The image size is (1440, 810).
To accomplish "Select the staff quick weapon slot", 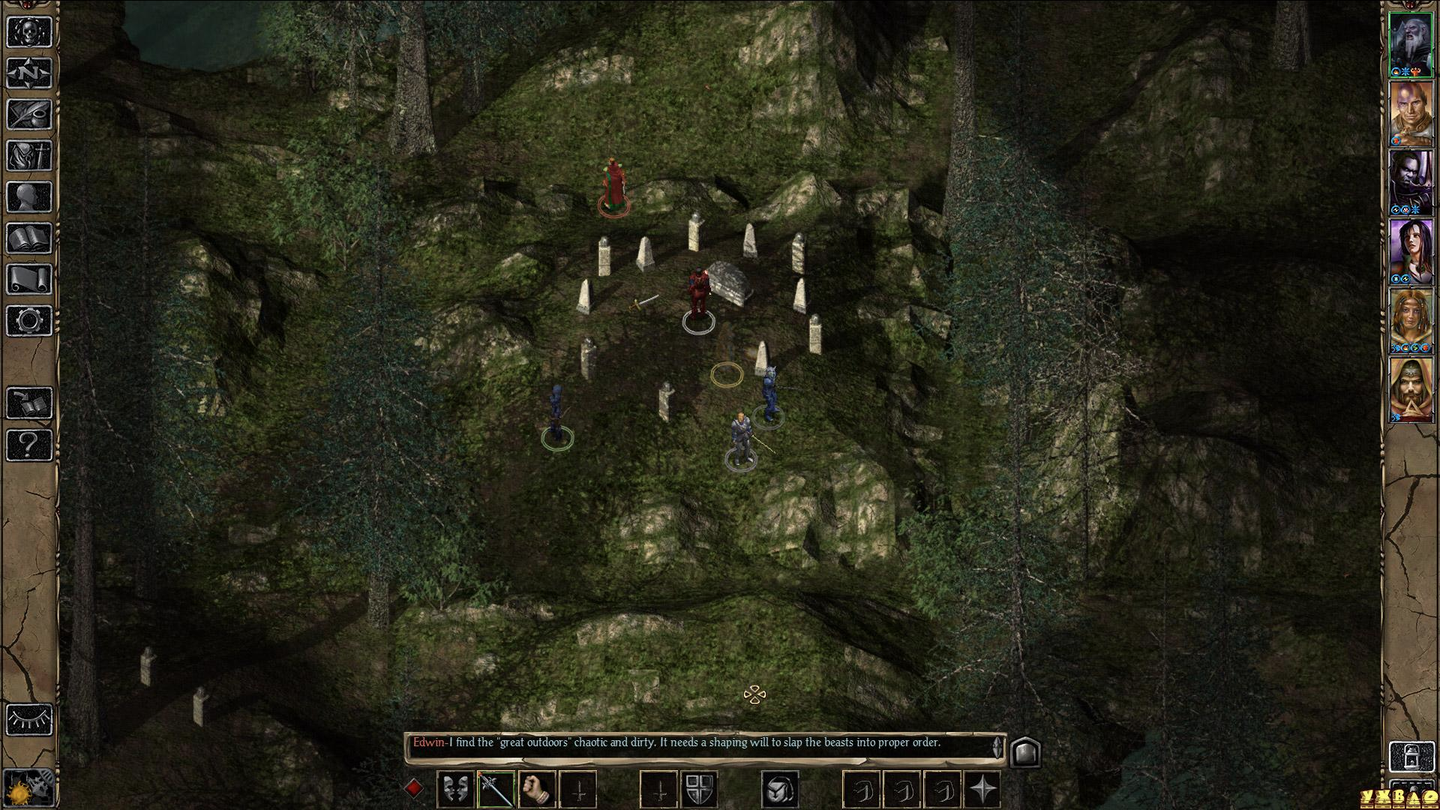I will [x=496, y=789].
